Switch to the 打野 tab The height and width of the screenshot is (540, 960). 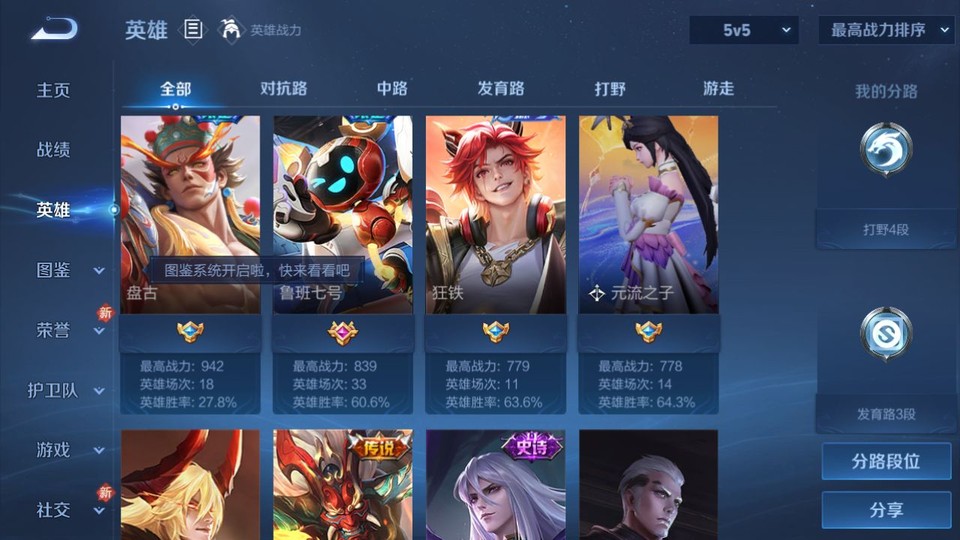(x=610, y=88)
